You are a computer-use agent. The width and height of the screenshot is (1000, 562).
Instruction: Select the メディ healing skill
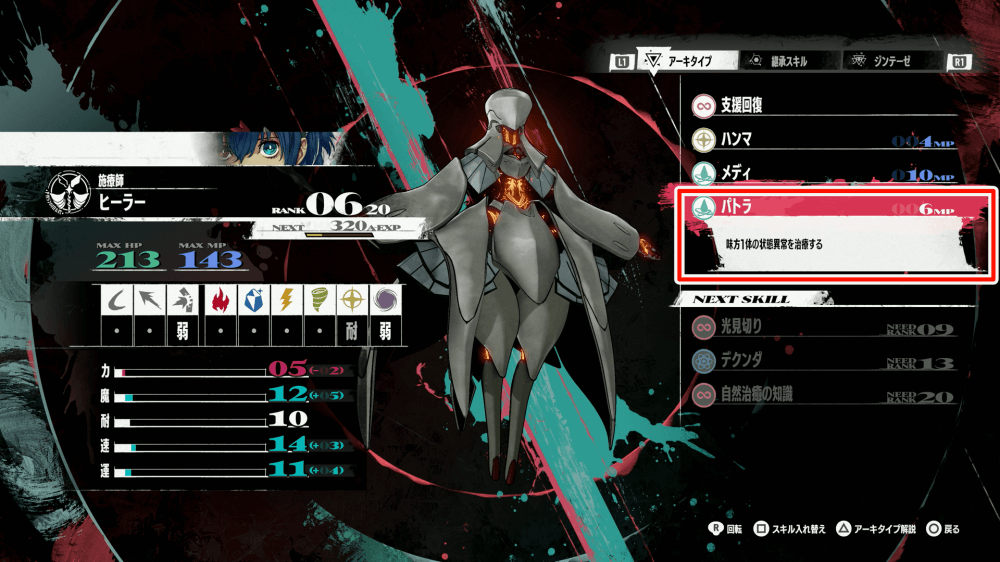(822, 174)
